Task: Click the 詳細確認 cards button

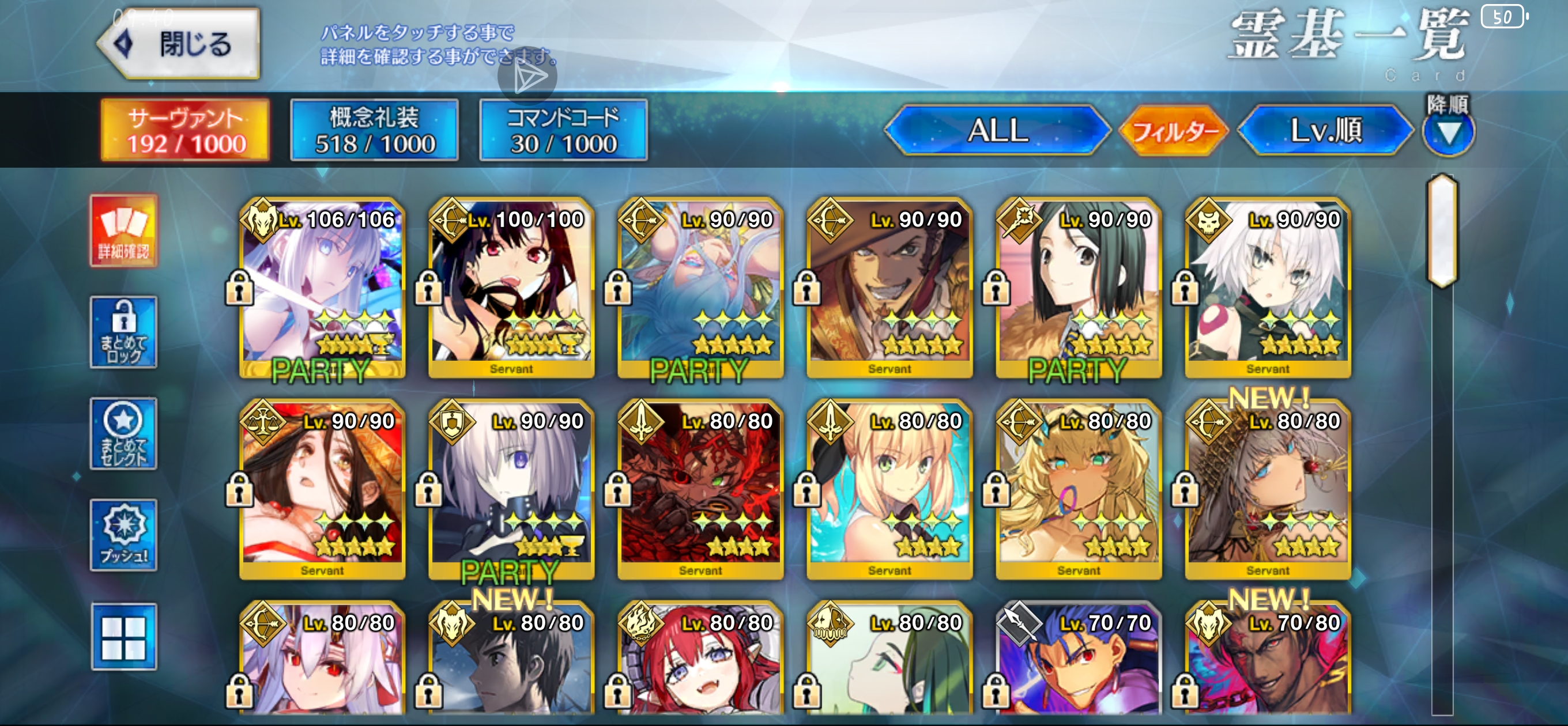Action: click(123, 230)
